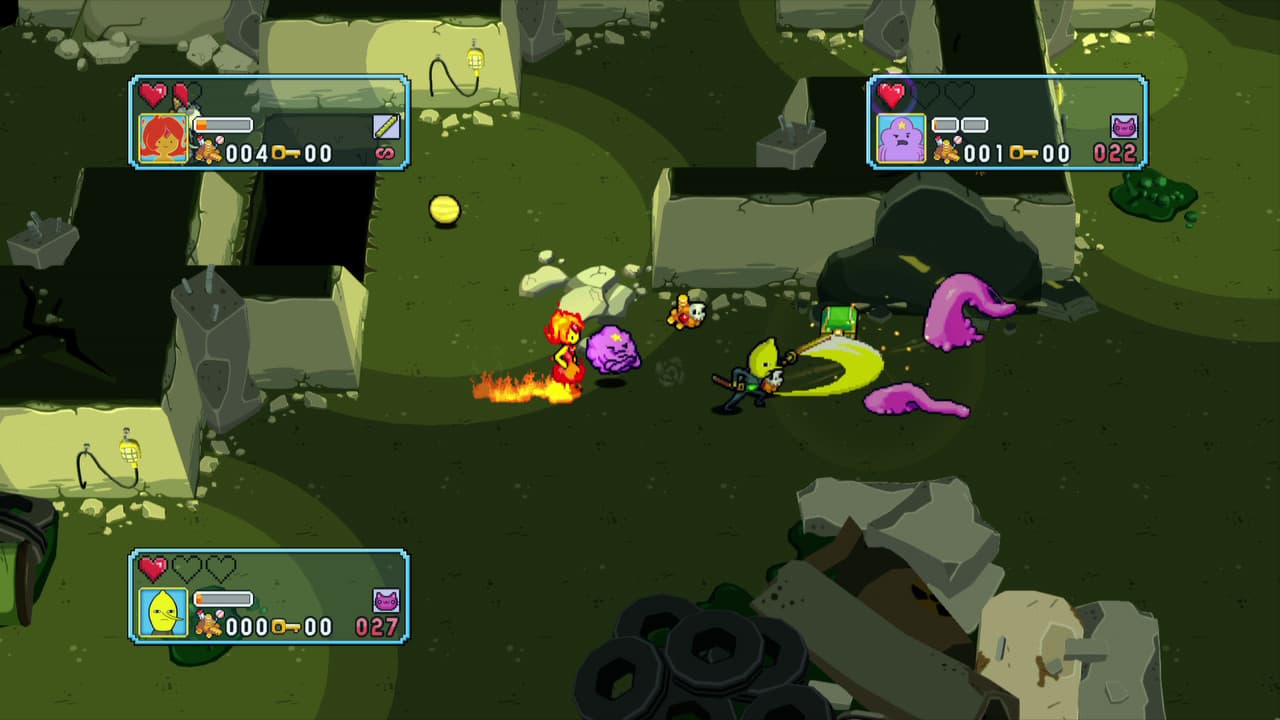This screenshot has width=1280, height=720.
Task: Select Flame Princess's green pencil item slot
Action: [x=386, y=126]
